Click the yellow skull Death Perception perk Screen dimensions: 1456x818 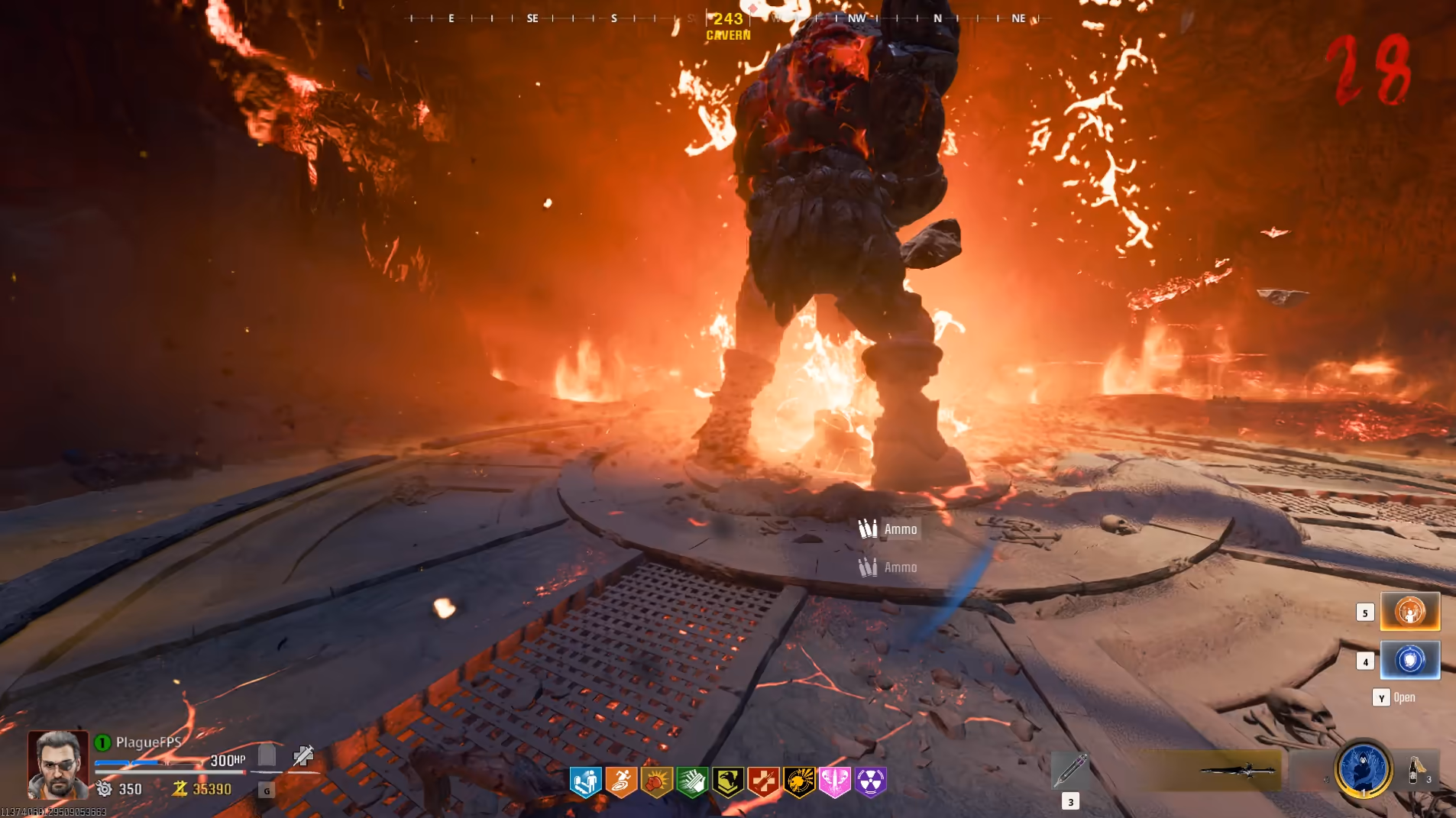coord(799,782)
